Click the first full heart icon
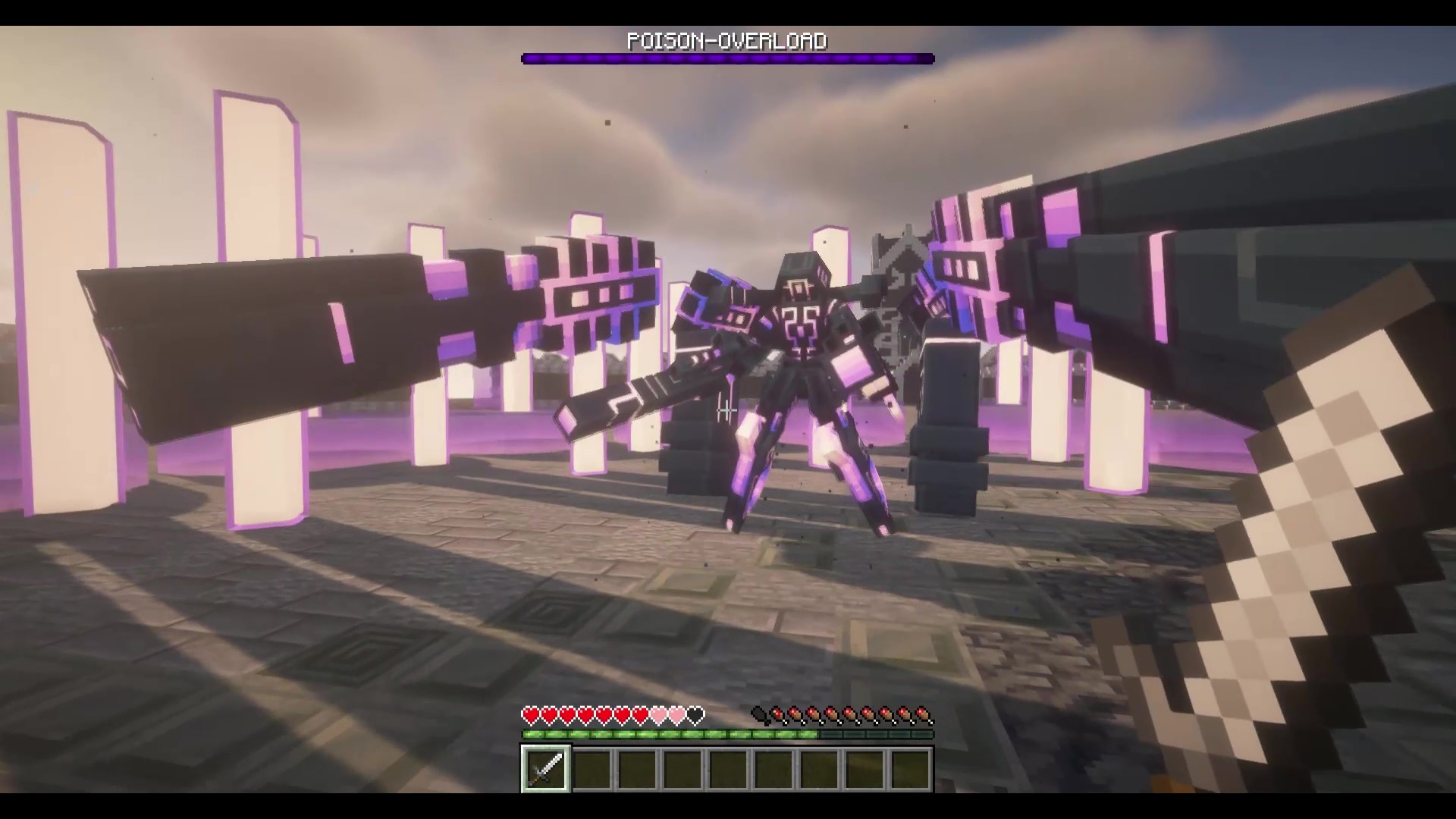This screenshot has height=819, width=1456. (530, 716)
